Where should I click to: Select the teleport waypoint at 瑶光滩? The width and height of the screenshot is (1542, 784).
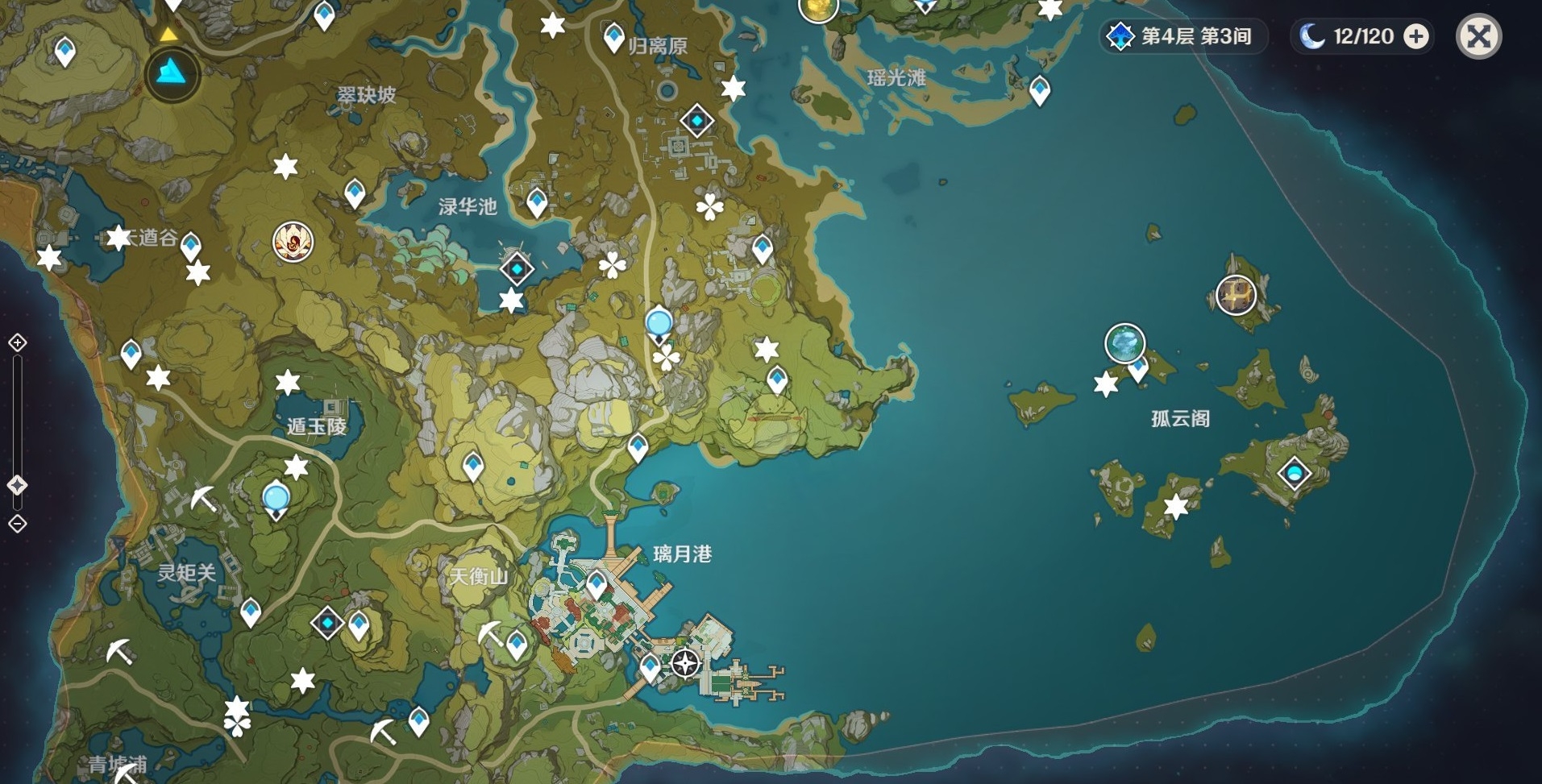[x=1040, y=89]
